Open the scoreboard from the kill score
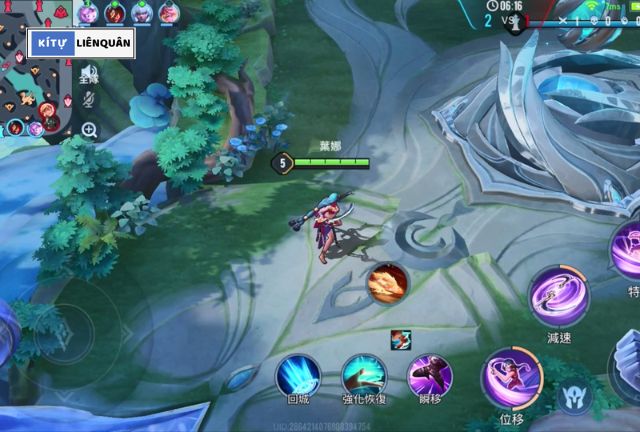The width and height of the screenshot is (640, 432). [512, 20]
